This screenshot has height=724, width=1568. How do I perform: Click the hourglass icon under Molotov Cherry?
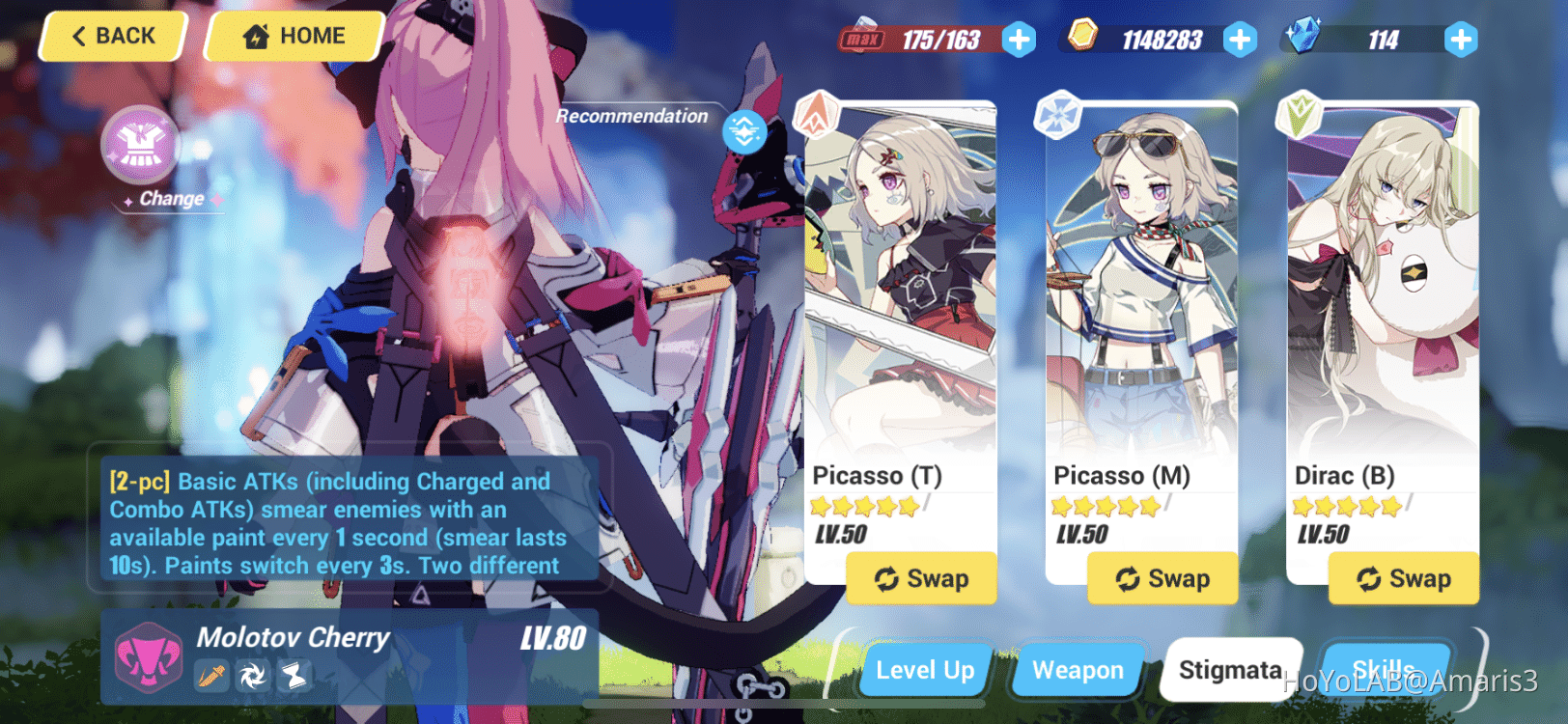[294, 677]
